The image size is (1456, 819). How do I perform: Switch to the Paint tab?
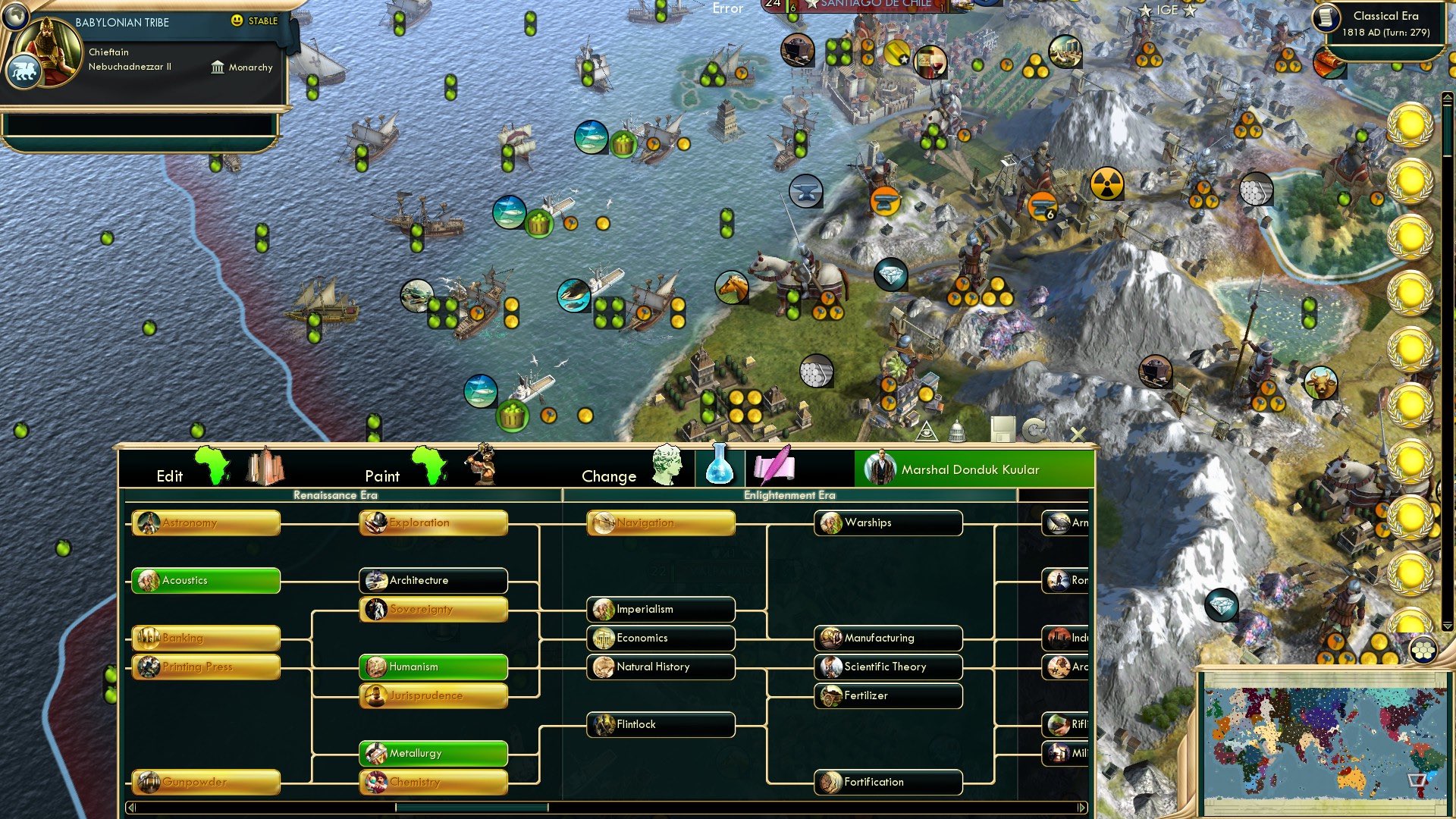tap(383, 476)
